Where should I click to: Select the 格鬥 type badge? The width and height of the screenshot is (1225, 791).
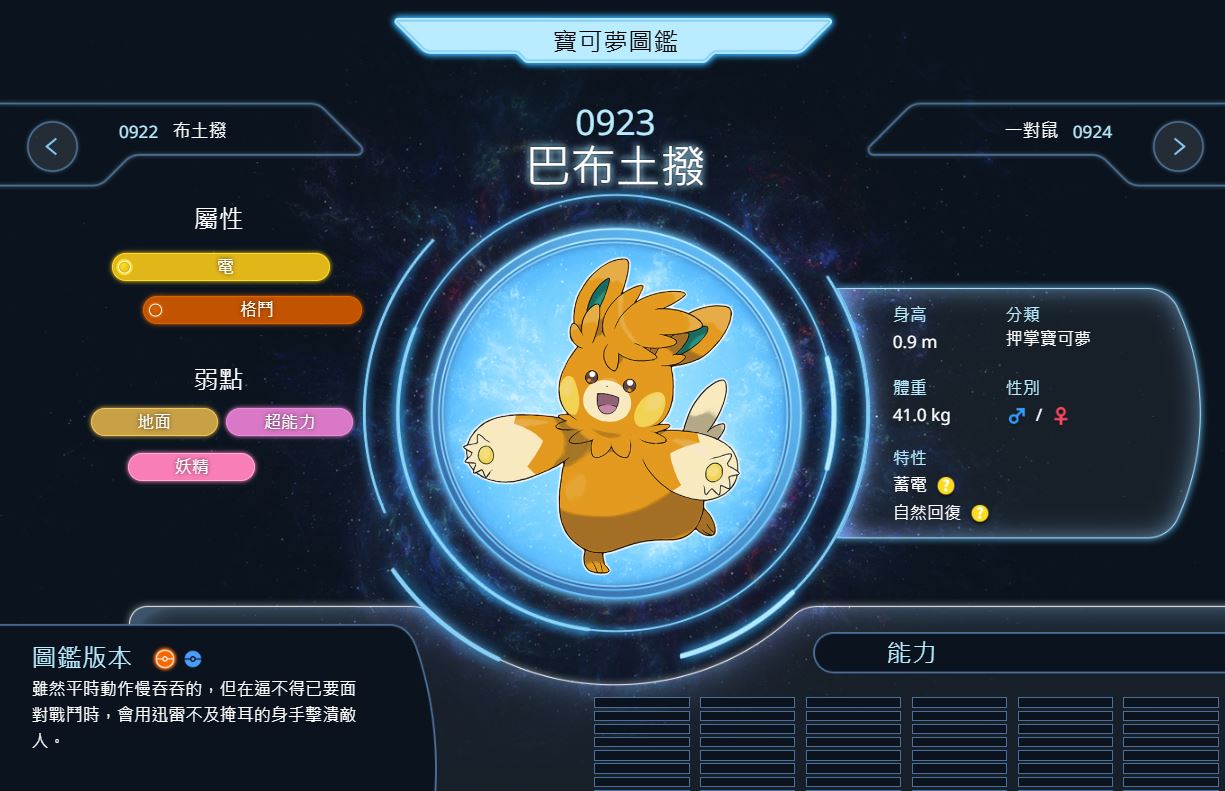point(252,310)
